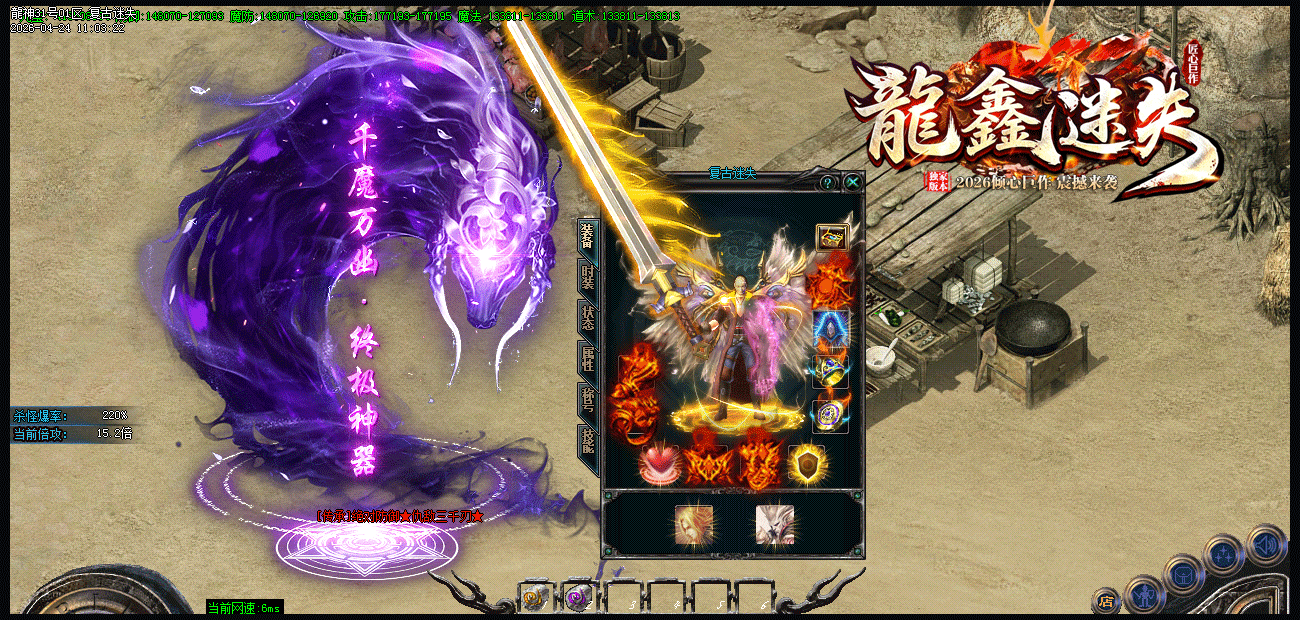Toggle the sound speaker button
Viewport: 1300px width, 620px height.
click(x=1266, y=545)
